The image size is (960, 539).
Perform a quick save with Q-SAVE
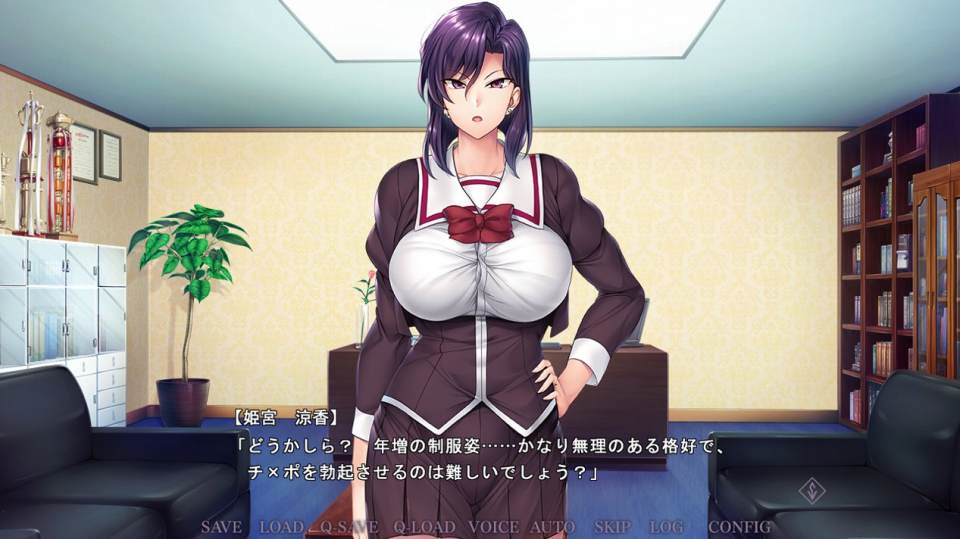(x=350, y=526)
